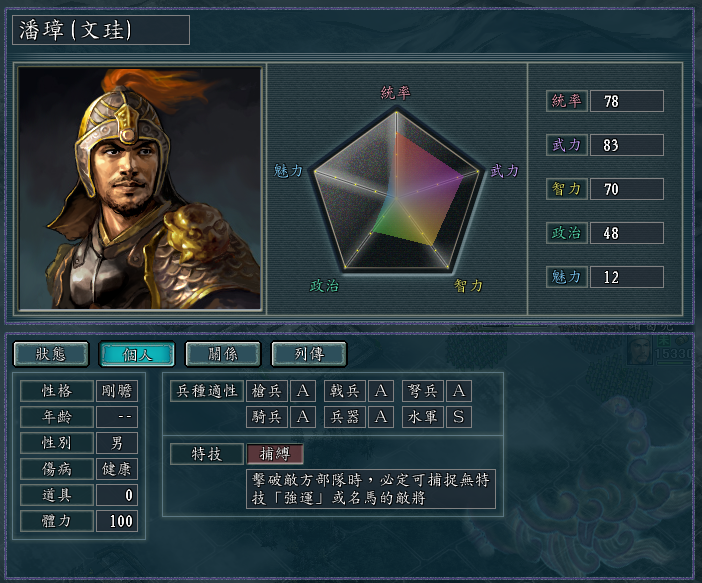
Task: Click Pan Zhang's officer portrait
Action: 140,188
